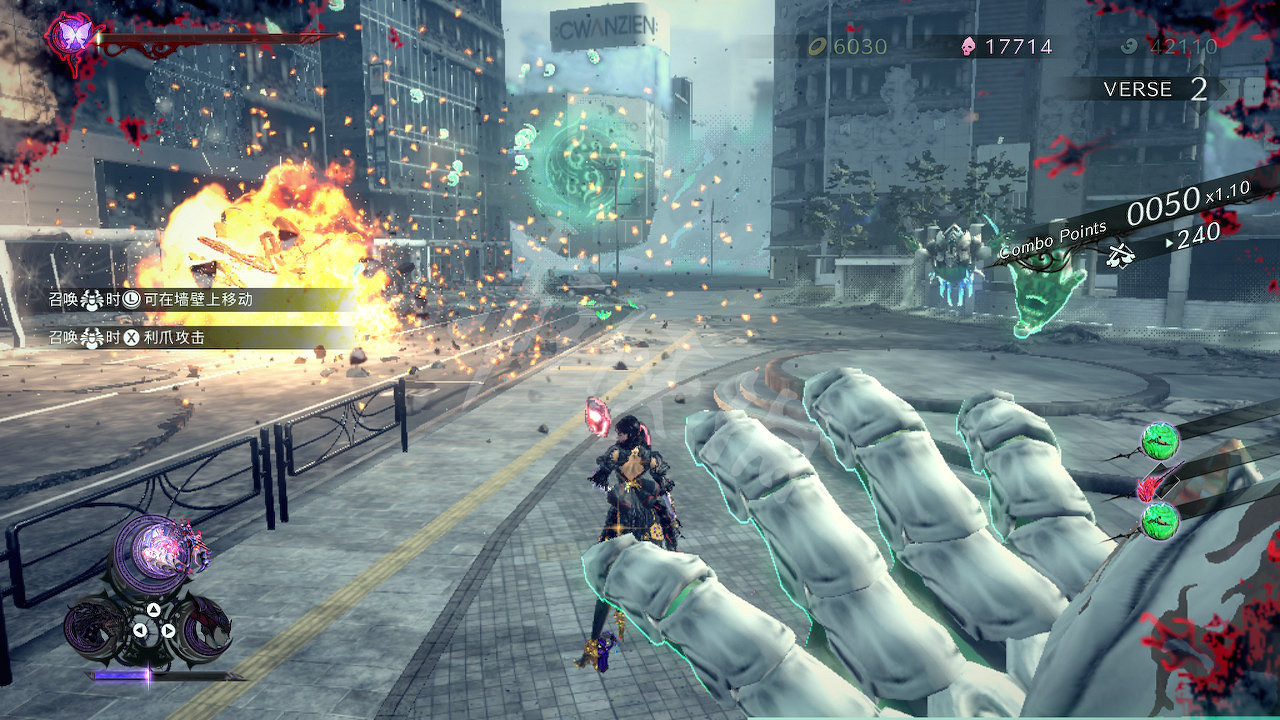
Task: Switch to the lower-right demon slot
Action: [x=204, y=626]
